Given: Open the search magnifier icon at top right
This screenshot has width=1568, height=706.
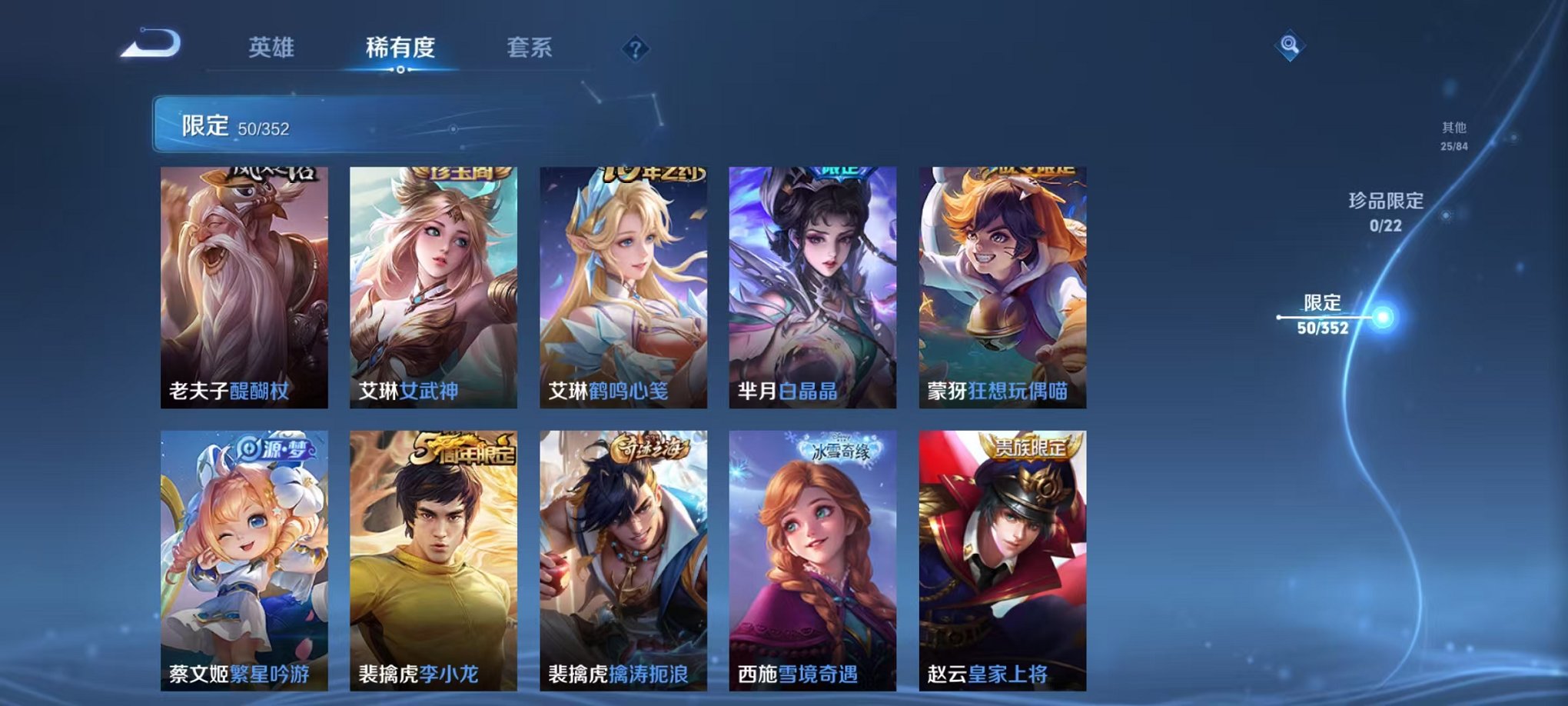Looking at the screenshot, I should pyautogui.click(x=1290, y=45).
